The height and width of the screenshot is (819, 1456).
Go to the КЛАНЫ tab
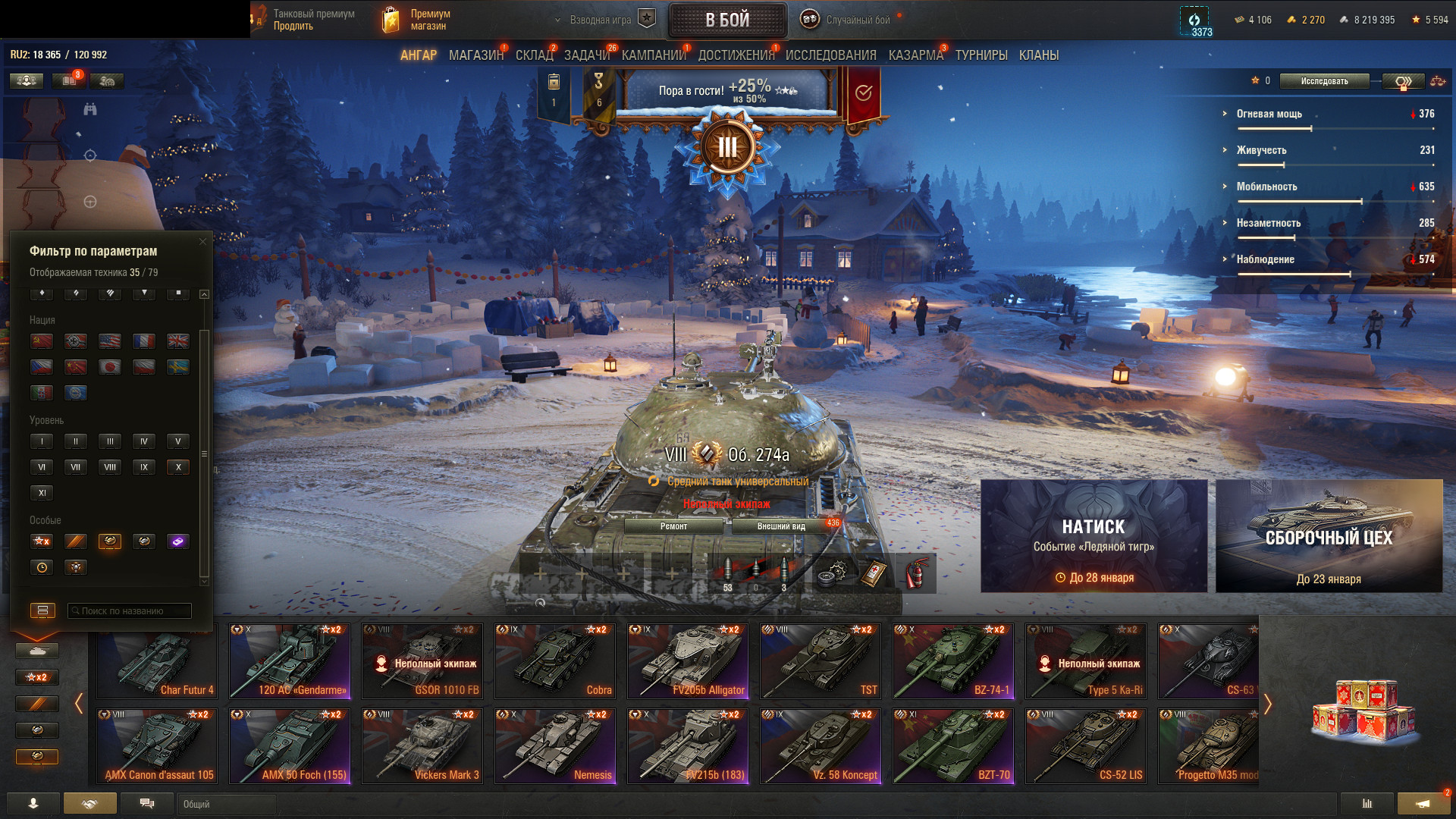[1038, 55]
